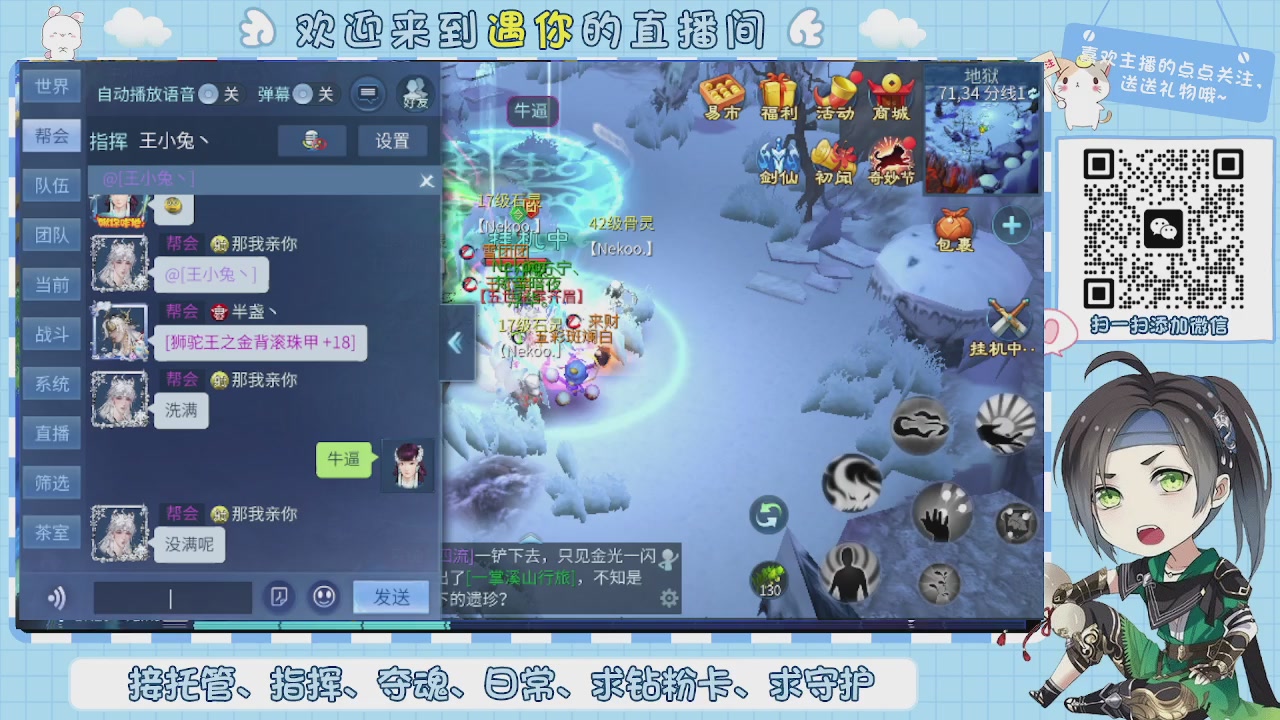Viewport: 1280px width, 720px height.
Task: Toggle 自动播放语音 voice auto-play switch
Action: coord(208,94)
